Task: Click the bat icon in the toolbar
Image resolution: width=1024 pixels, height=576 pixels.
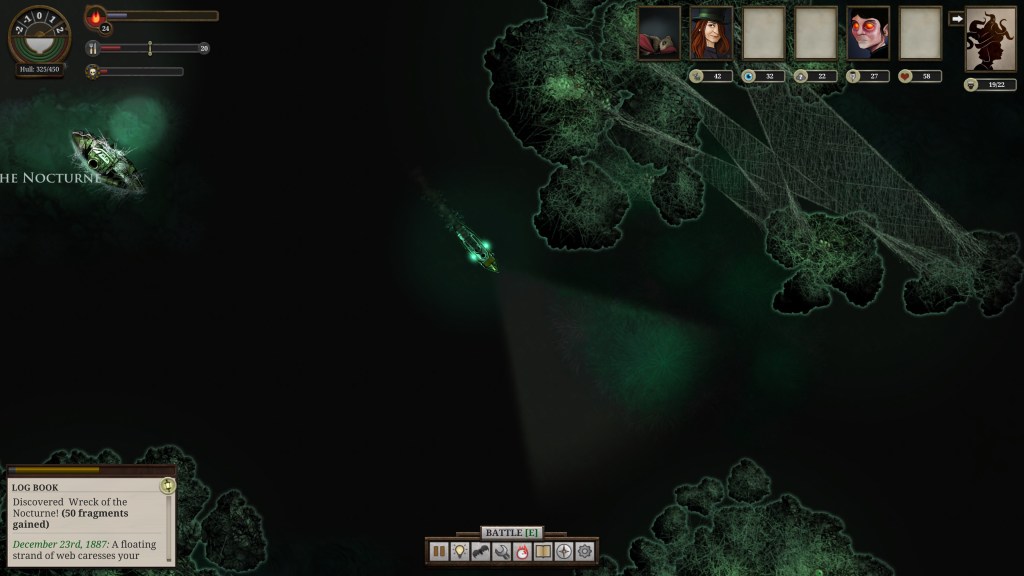Action: click(x=481, y=551)
